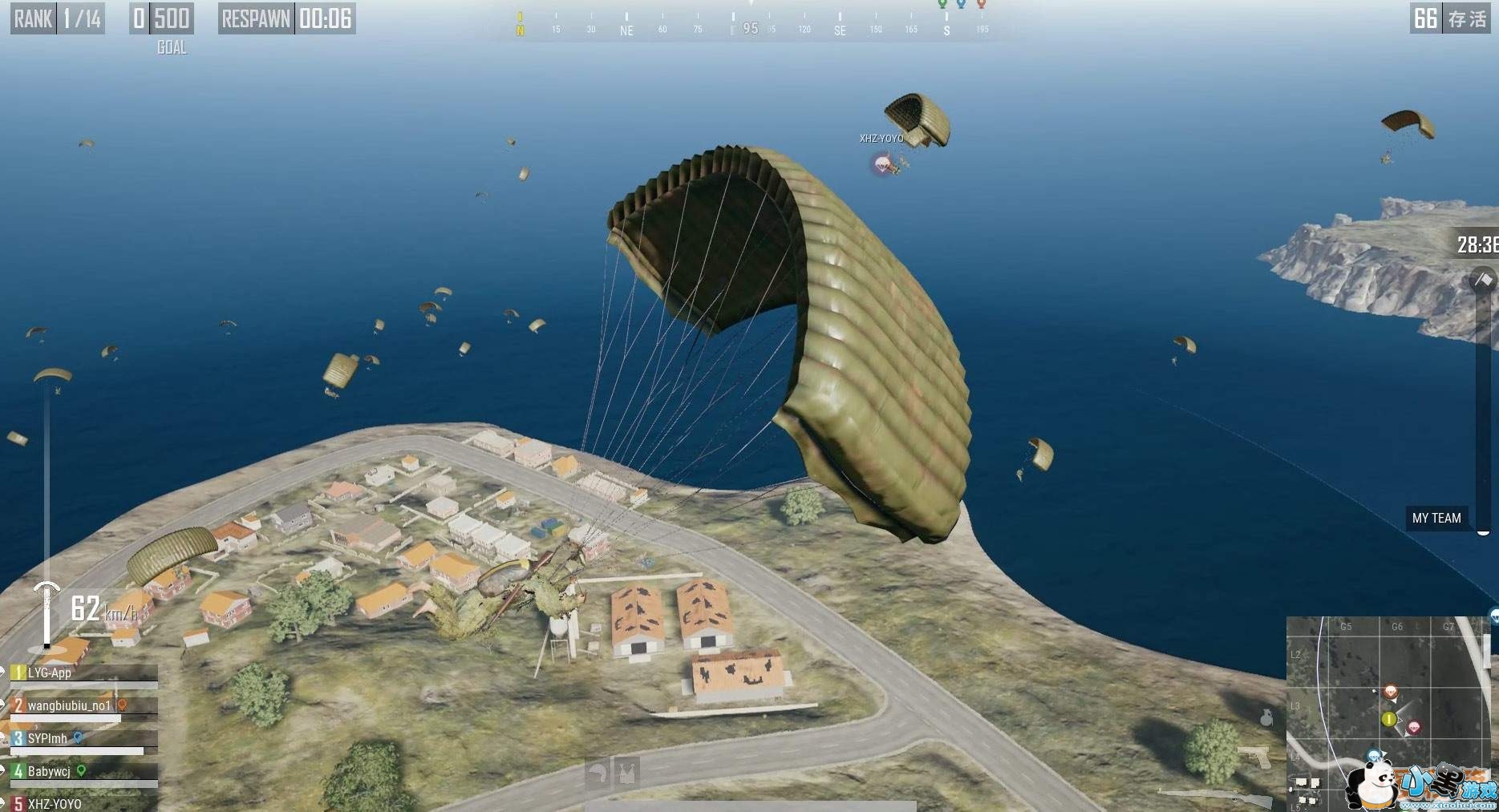Choose teammate SYPlmh in the squad list
The width and height of the screenshot is (1499, 812).
[47, 739]
